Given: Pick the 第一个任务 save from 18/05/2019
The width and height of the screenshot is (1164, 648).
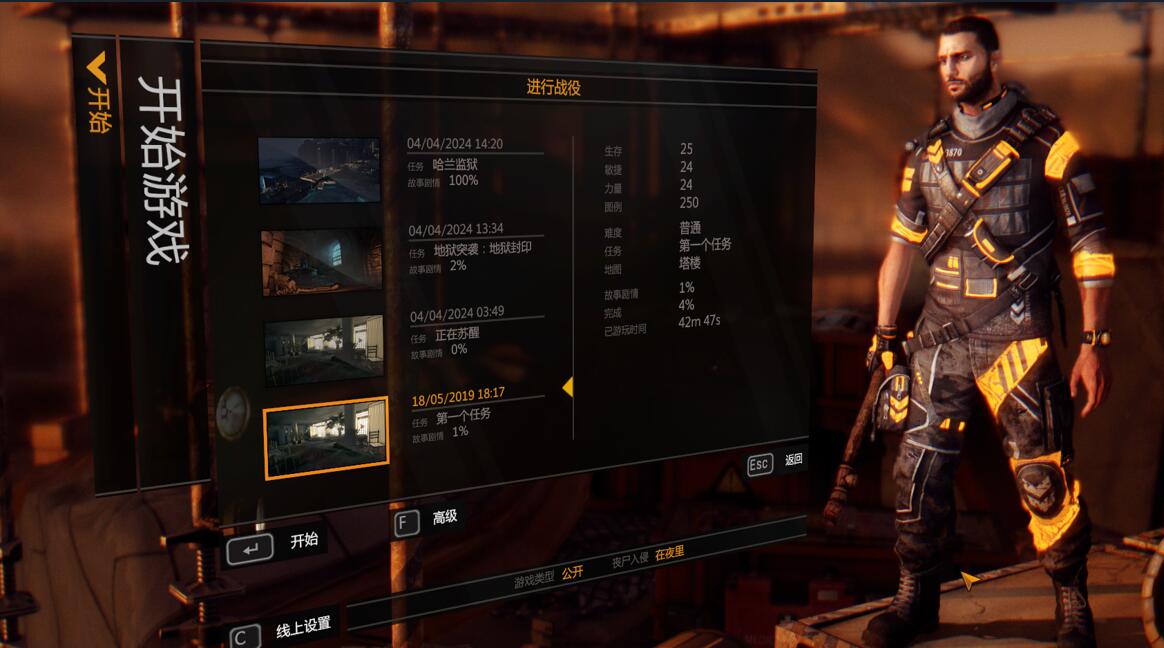Looking at the screenshot, I should click(476, 415).
